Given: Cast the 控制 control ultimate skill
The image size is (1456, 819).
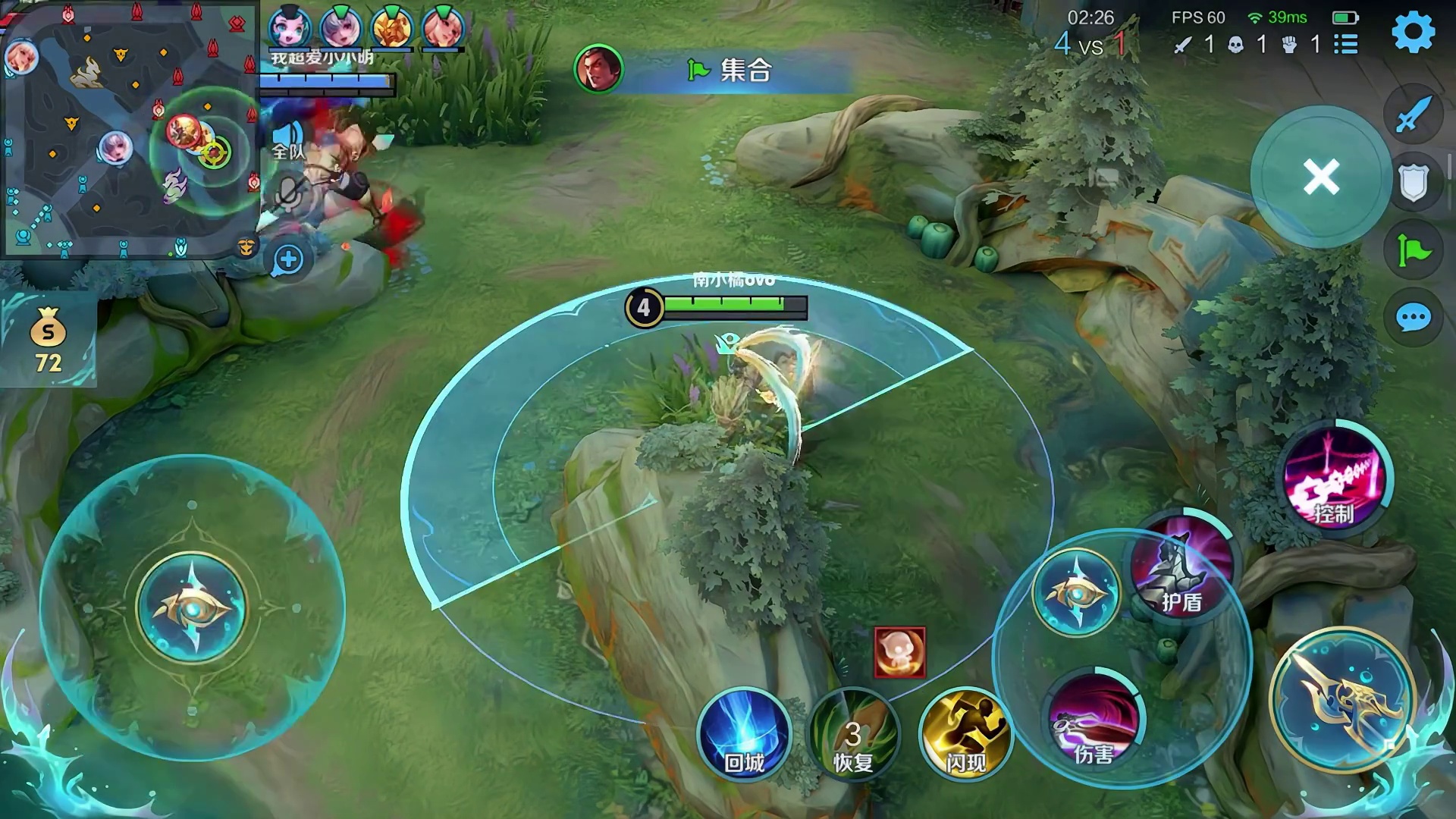Looking at the screenshot, I should (1334, 478).
